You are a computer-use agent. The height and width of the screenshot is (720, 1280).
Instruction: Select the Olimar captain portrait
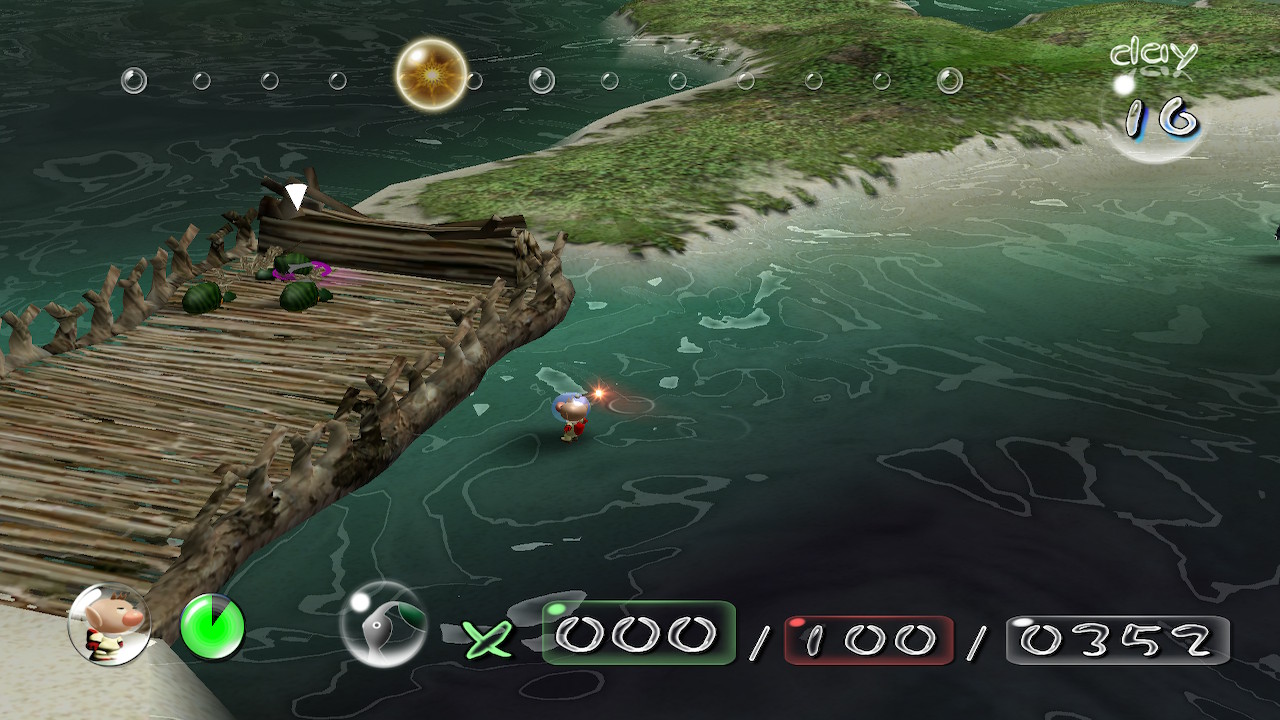click(x=108, y=625)
